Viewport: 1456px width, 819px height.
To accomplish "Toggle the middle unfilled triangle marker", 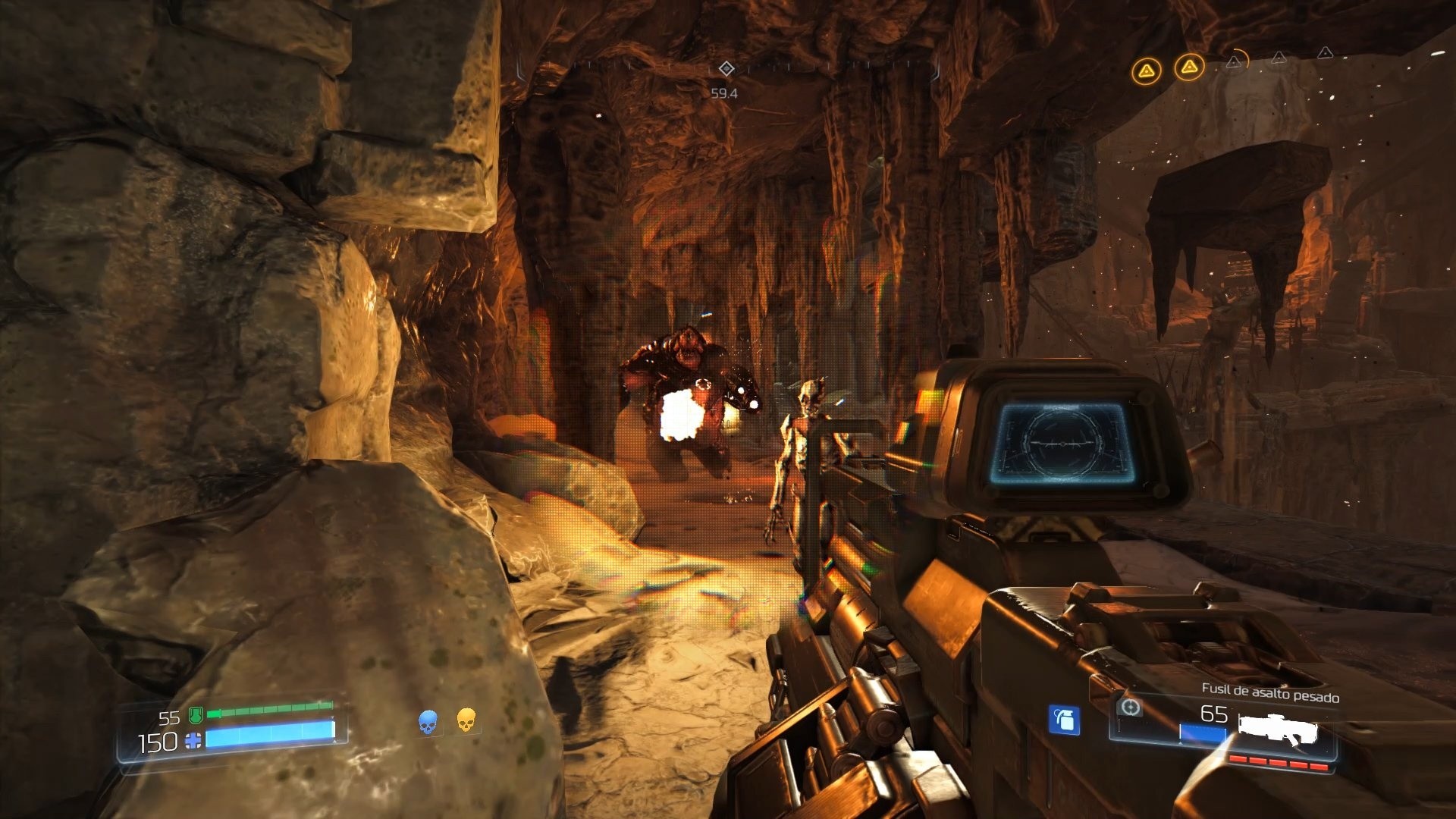I will pyautogui.click(x=1280, y=58).
